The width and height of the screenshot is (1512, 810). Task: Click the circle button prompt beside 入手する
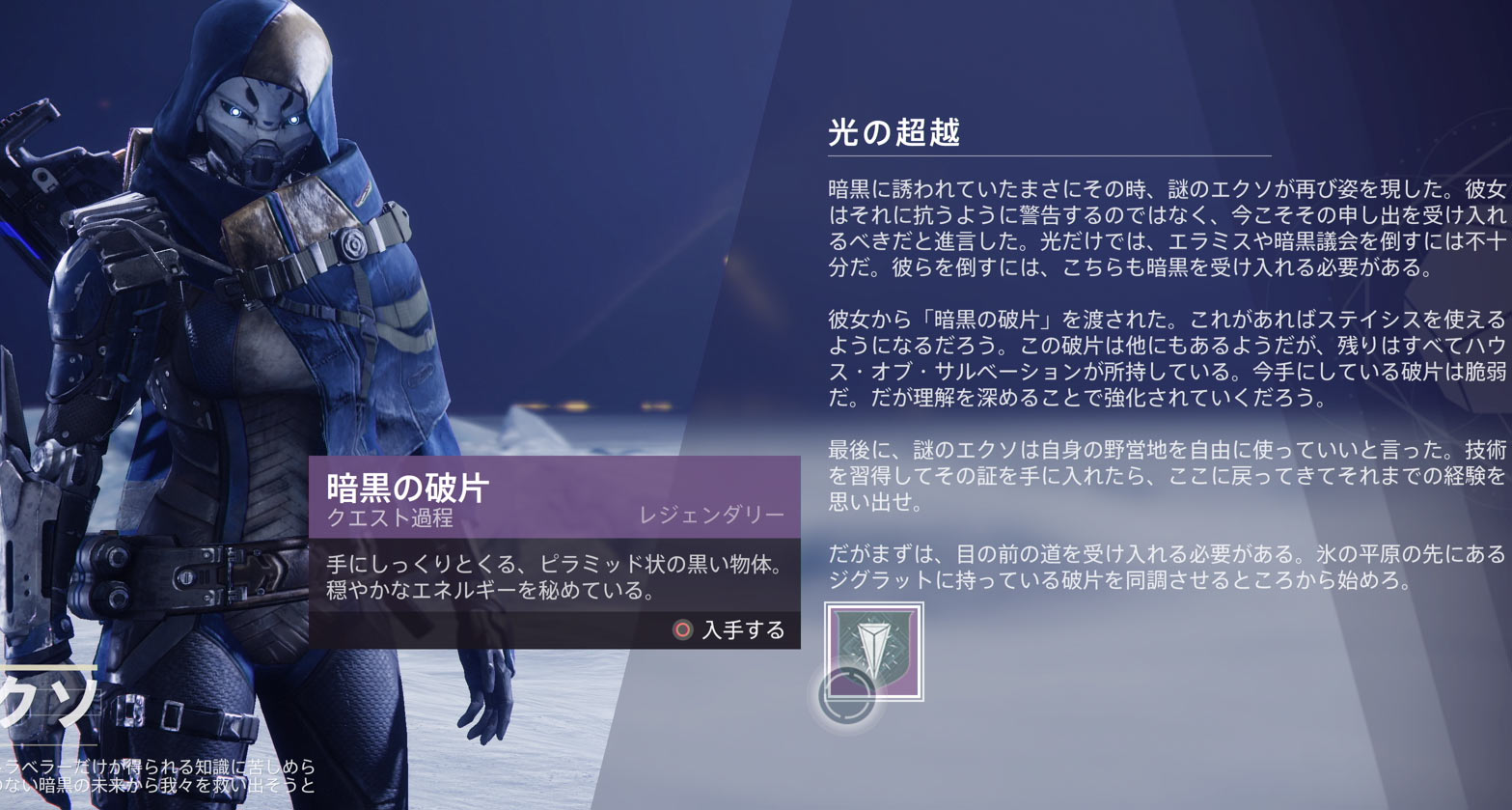683,628
